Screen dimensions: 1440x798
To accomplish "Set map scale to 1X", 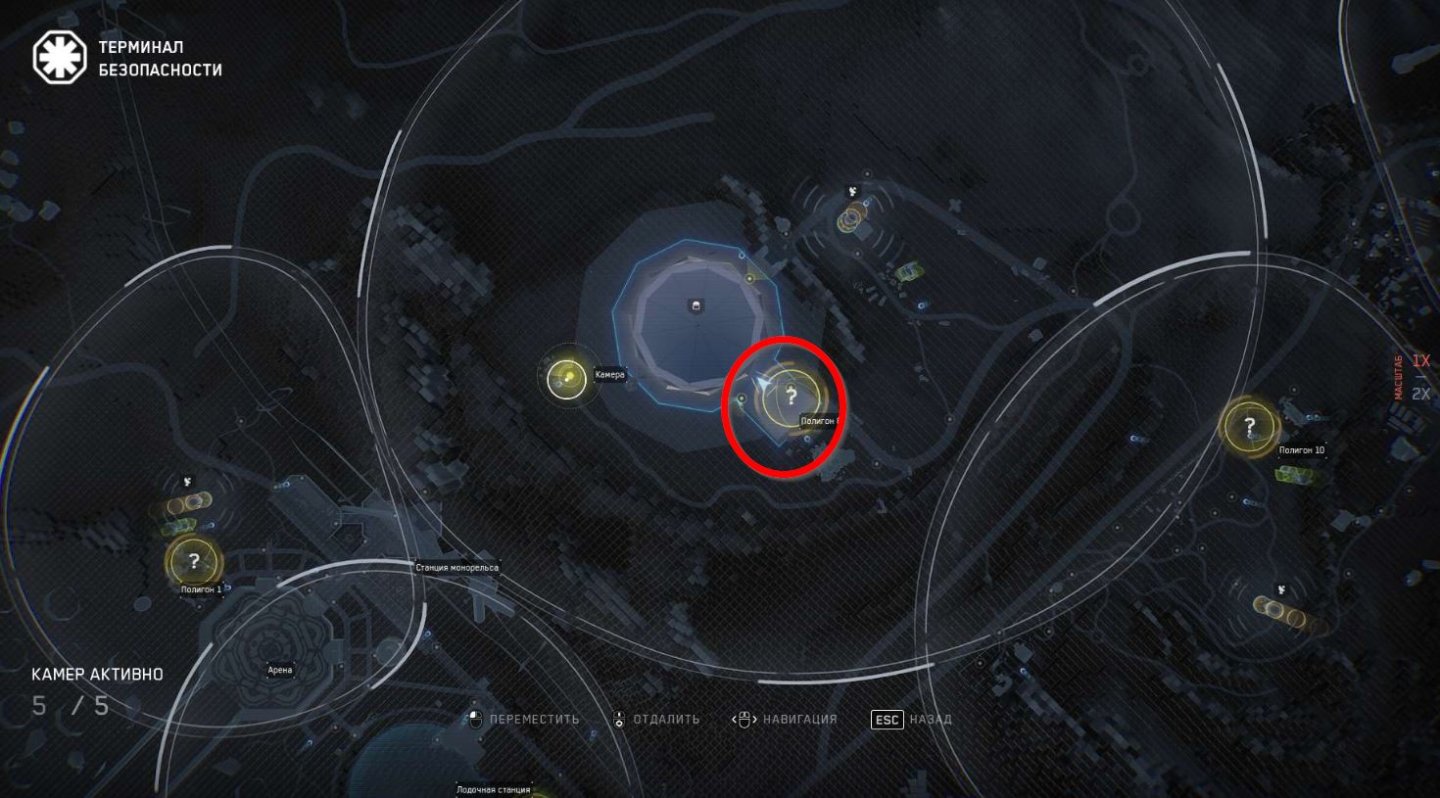I will coord(1421,361).
